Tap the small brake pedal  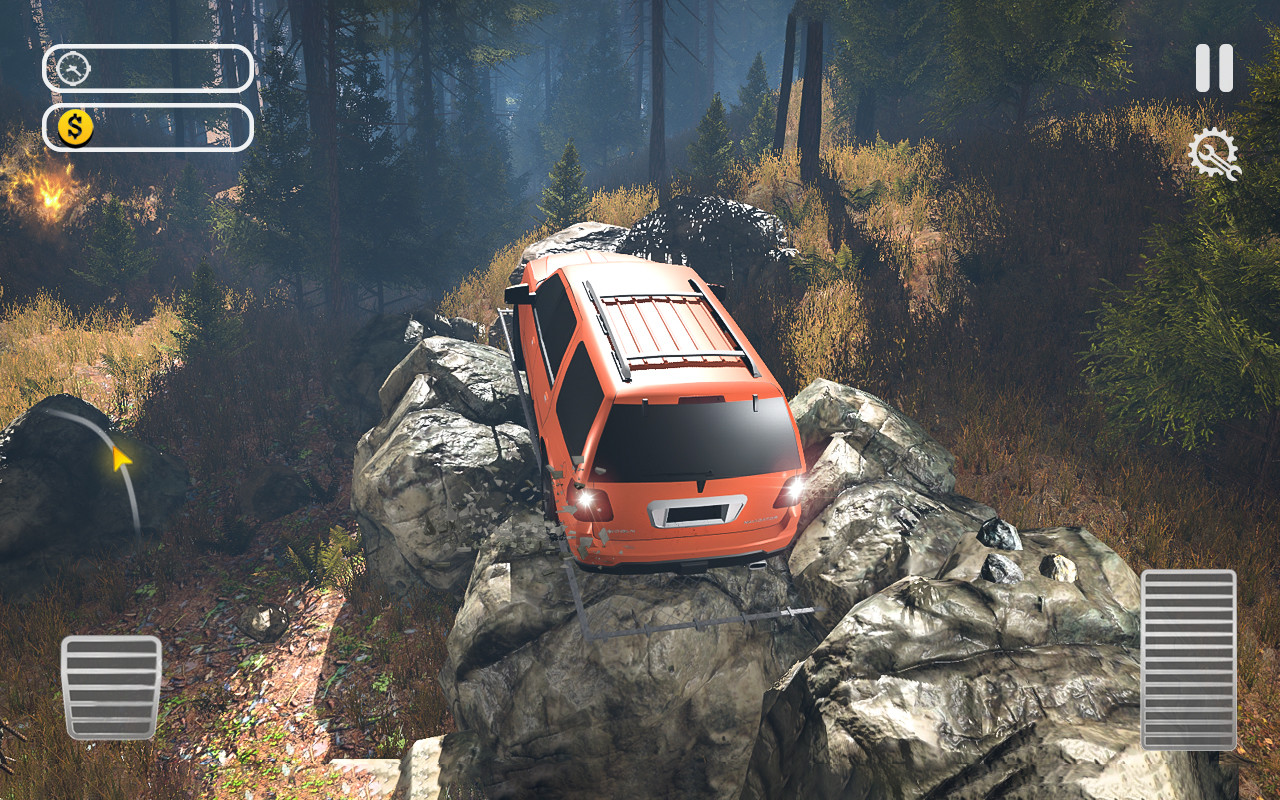click(111, 687)
